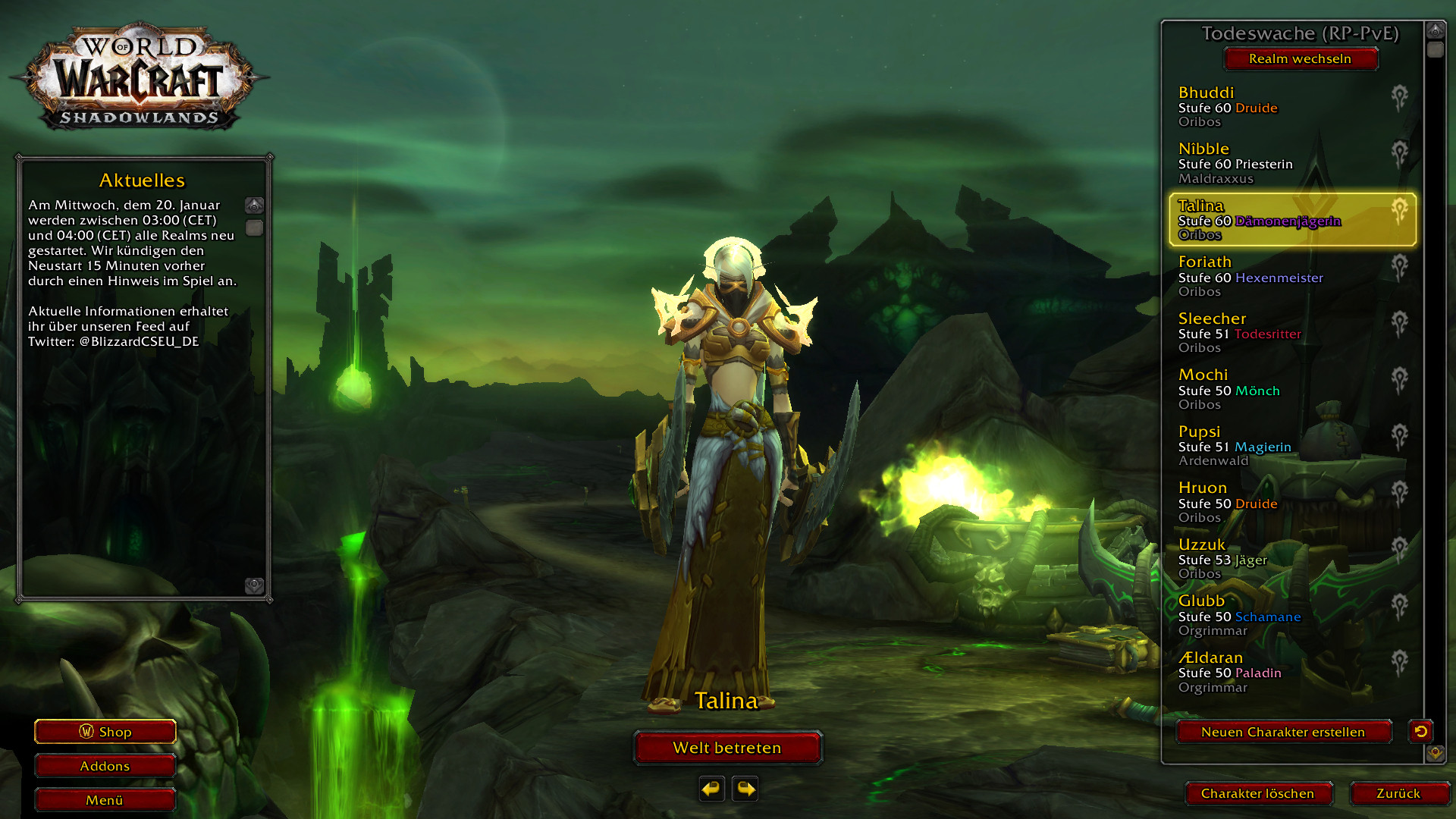
Task: Click Neuen Charakter erstellen button
Action: pos(1283,732)
